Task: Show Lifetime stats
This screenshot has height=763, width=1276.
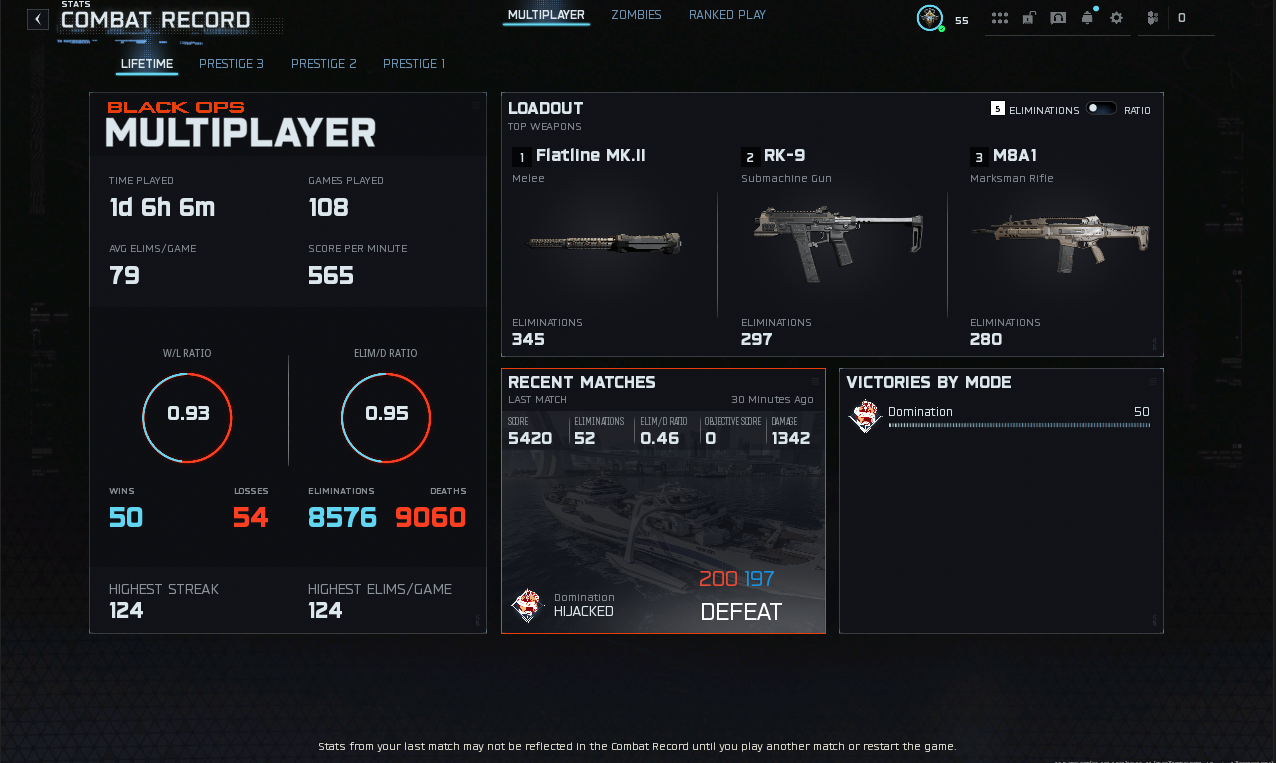Action: click(147, 64)
